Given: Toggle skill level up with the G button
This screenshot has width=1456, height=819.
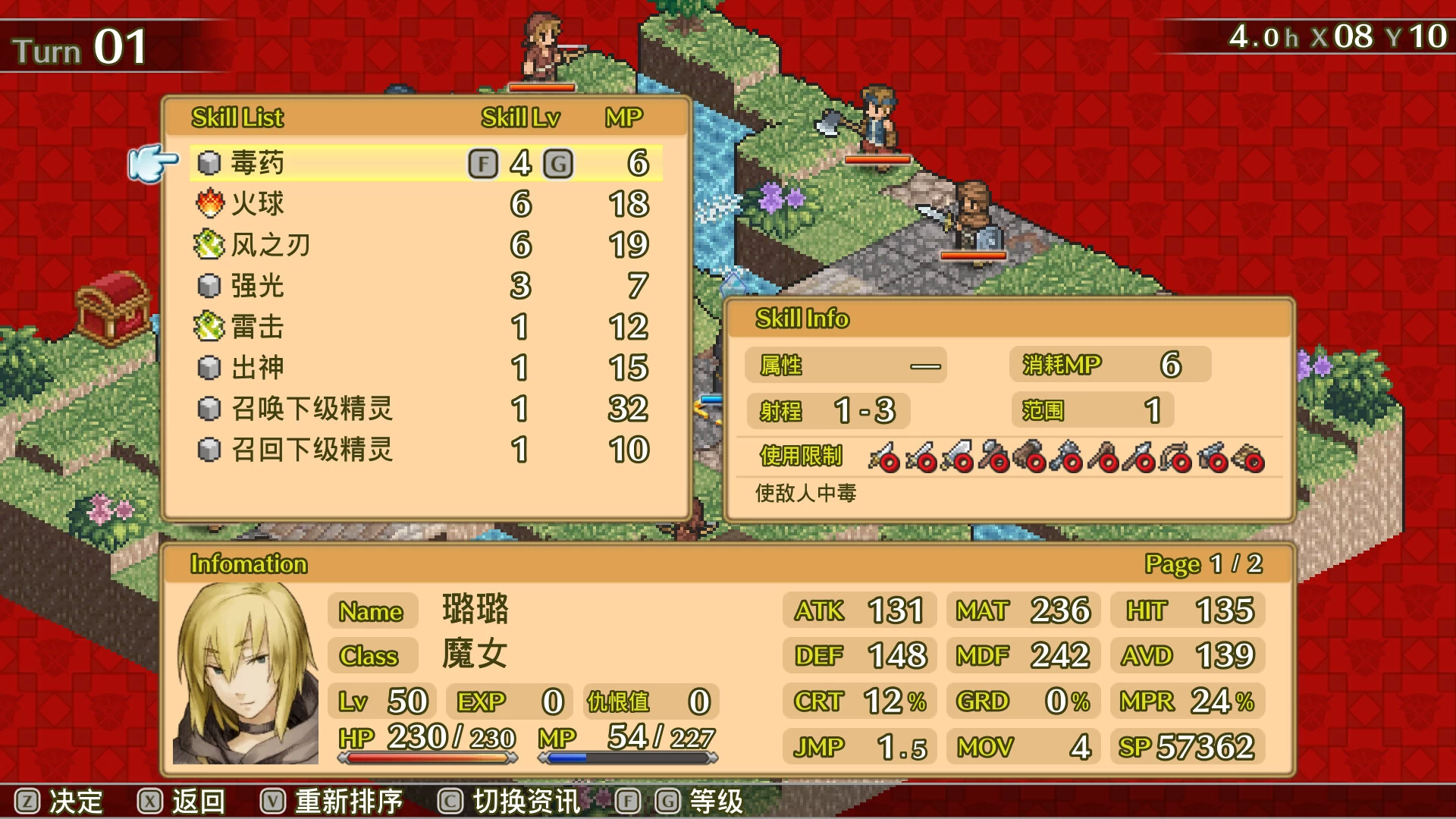Looking at the screenshot, I should (559, 162).
